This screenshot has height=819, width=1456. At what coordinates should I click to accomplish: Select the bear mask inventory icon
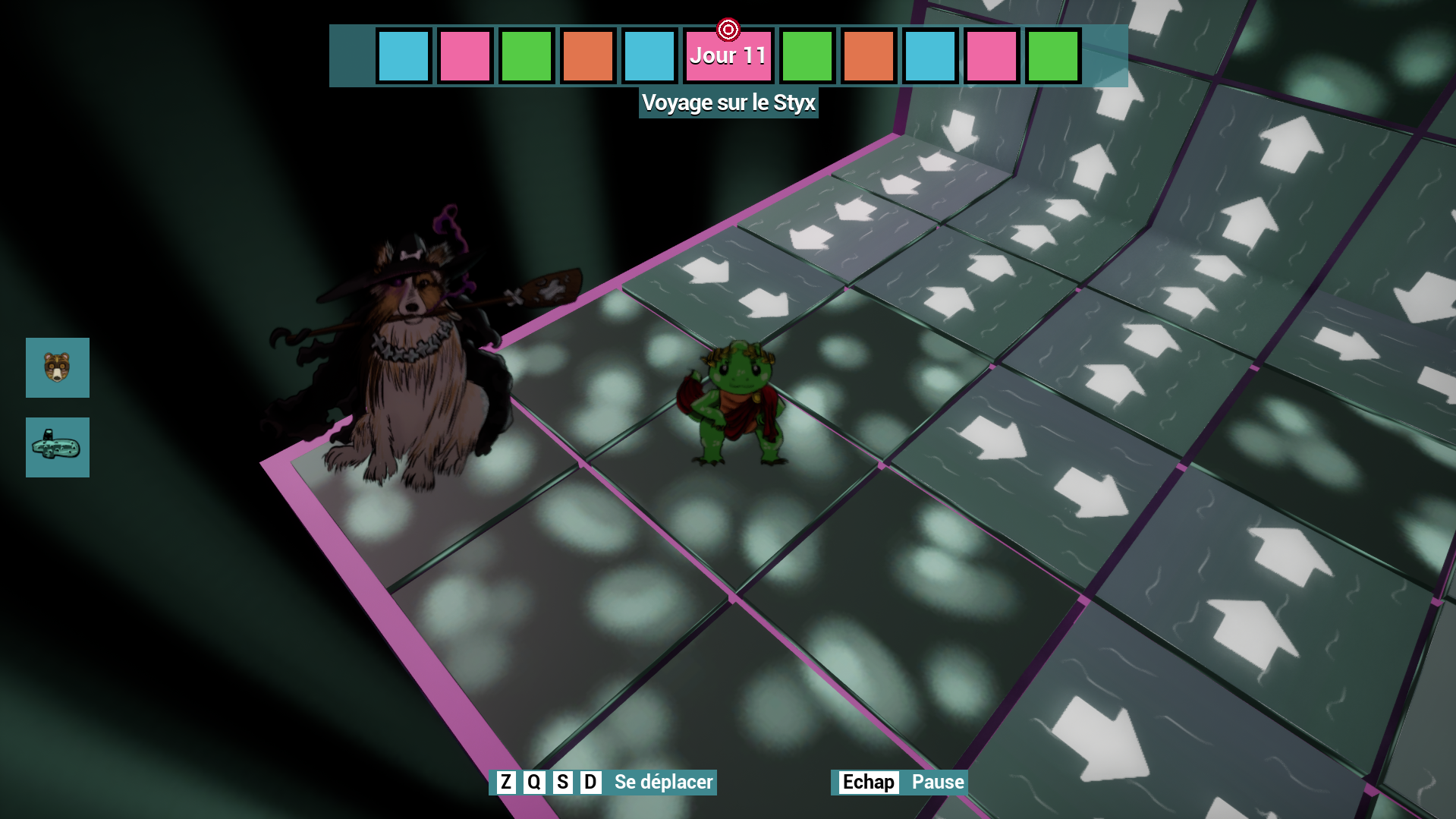[57, 368]
